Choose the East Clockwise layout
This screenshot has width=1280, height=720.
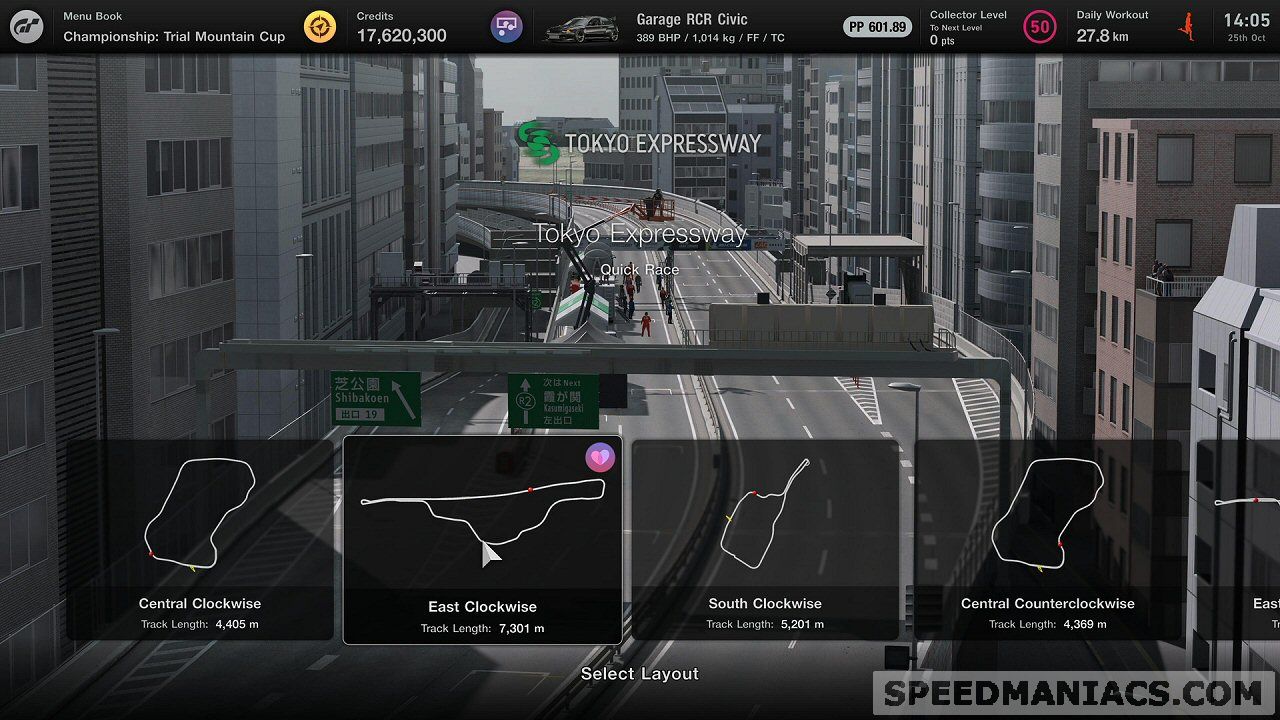[x=482, y=540]
